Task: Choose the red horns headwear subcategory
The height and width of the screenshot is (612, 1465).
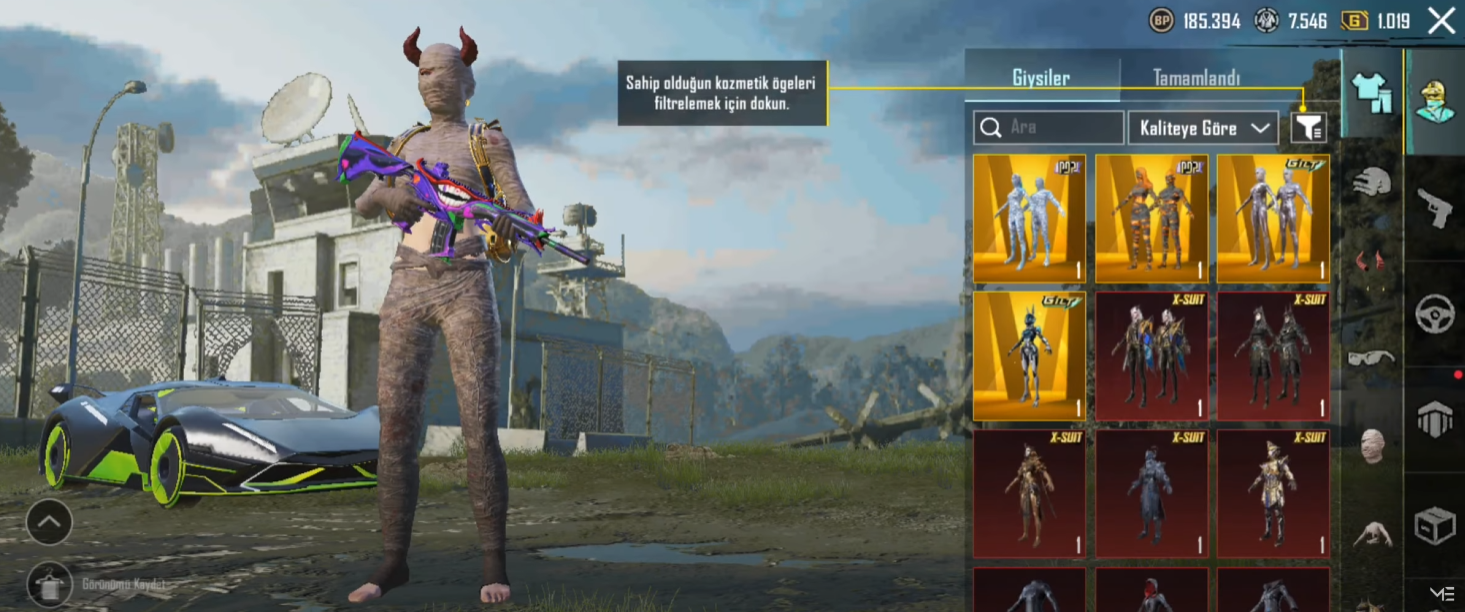Action: 1371,262
